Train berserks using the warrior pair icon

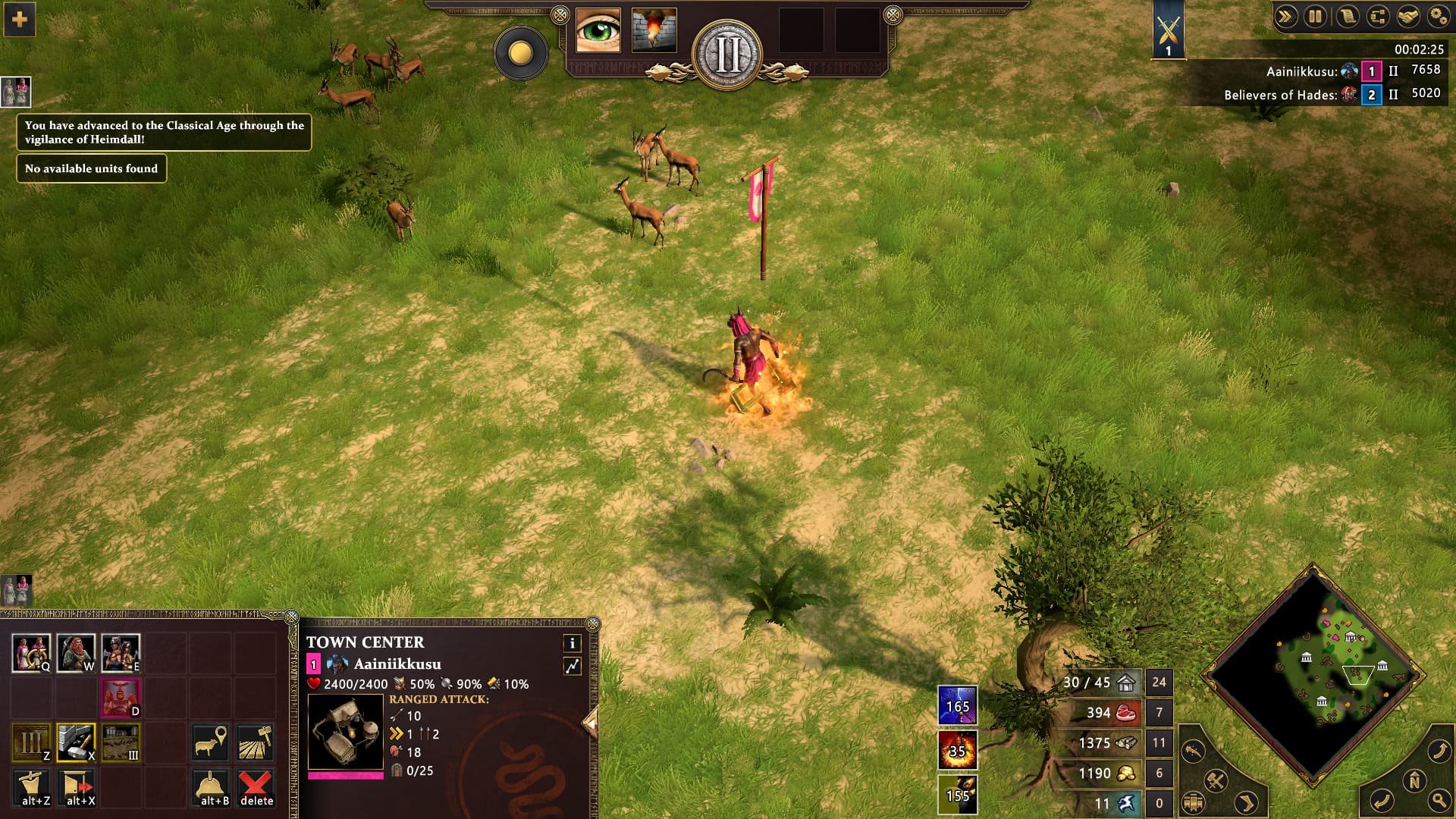[x=121, y=653]
